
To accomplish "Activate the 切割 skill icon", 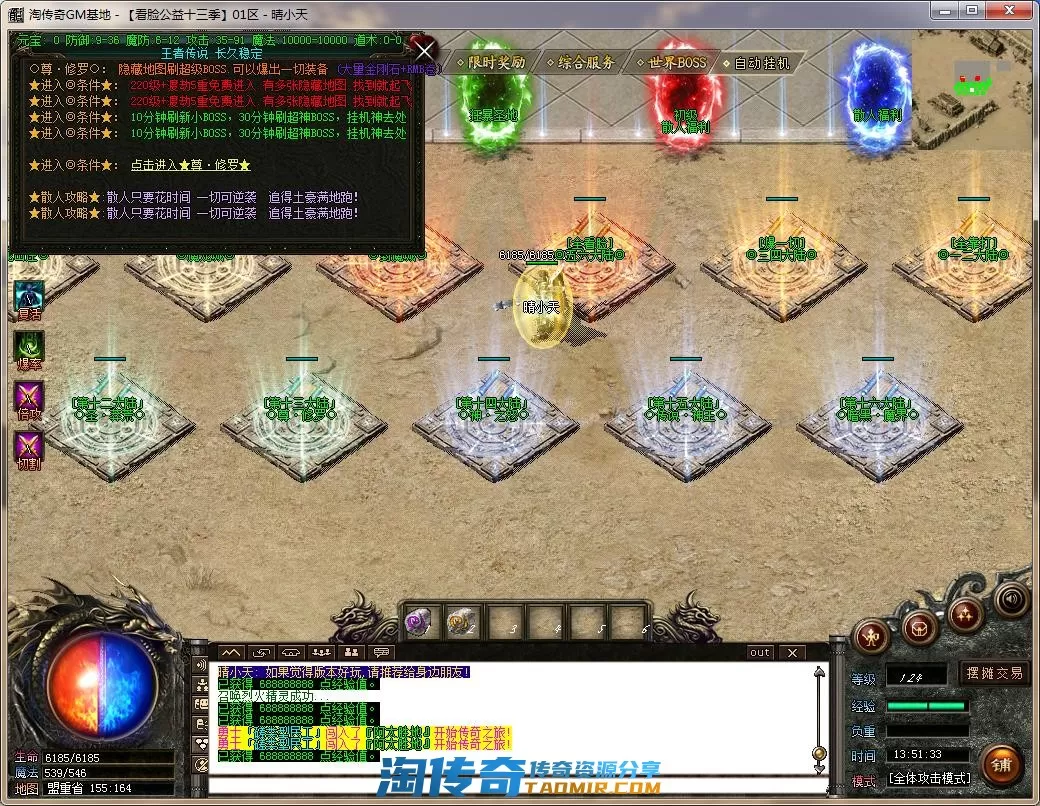I will tap(29, 446).
